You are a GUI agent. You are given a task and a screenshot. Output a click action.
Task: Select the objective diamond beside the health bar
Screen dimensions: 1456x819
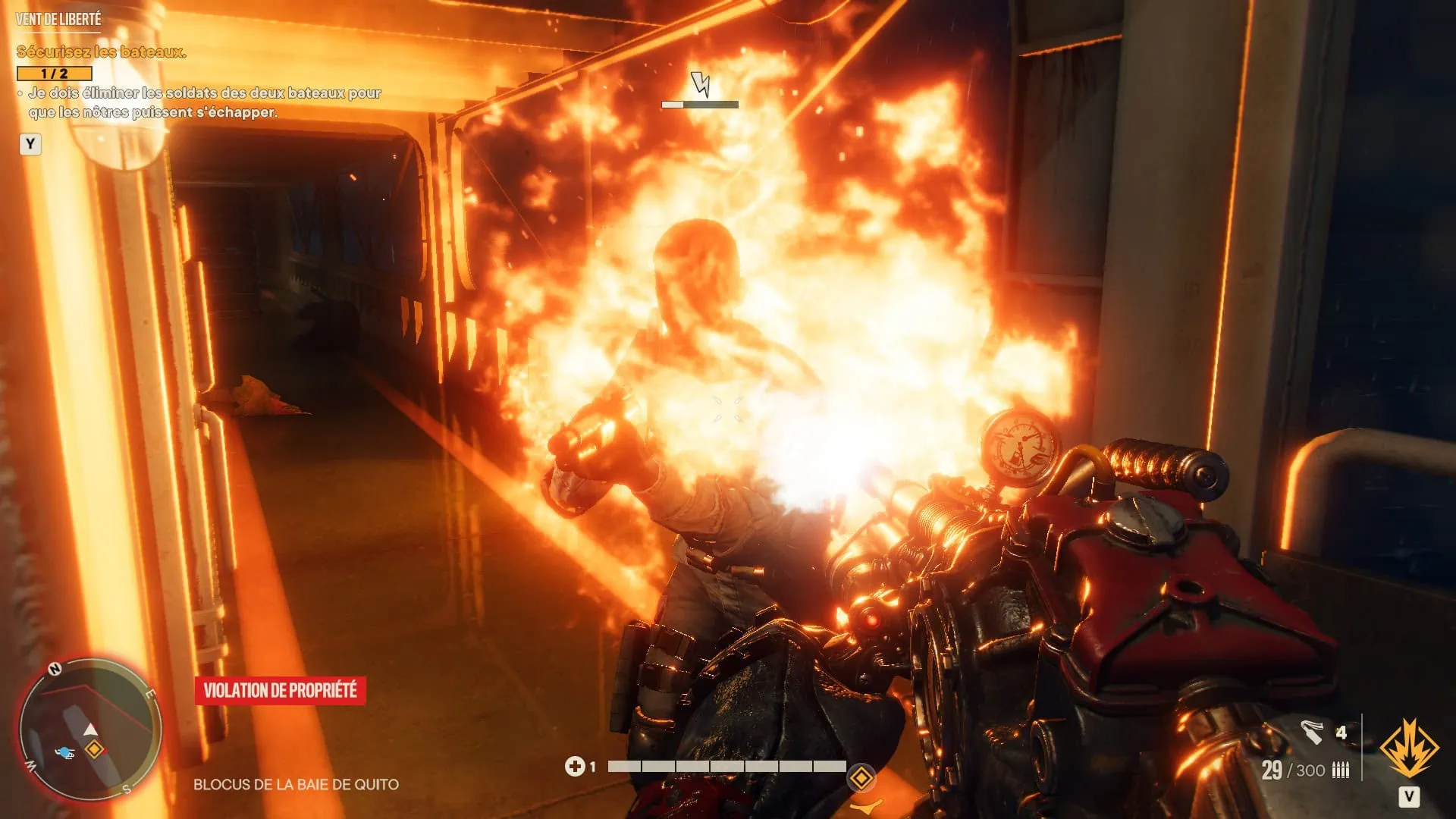tap(861, 777)
